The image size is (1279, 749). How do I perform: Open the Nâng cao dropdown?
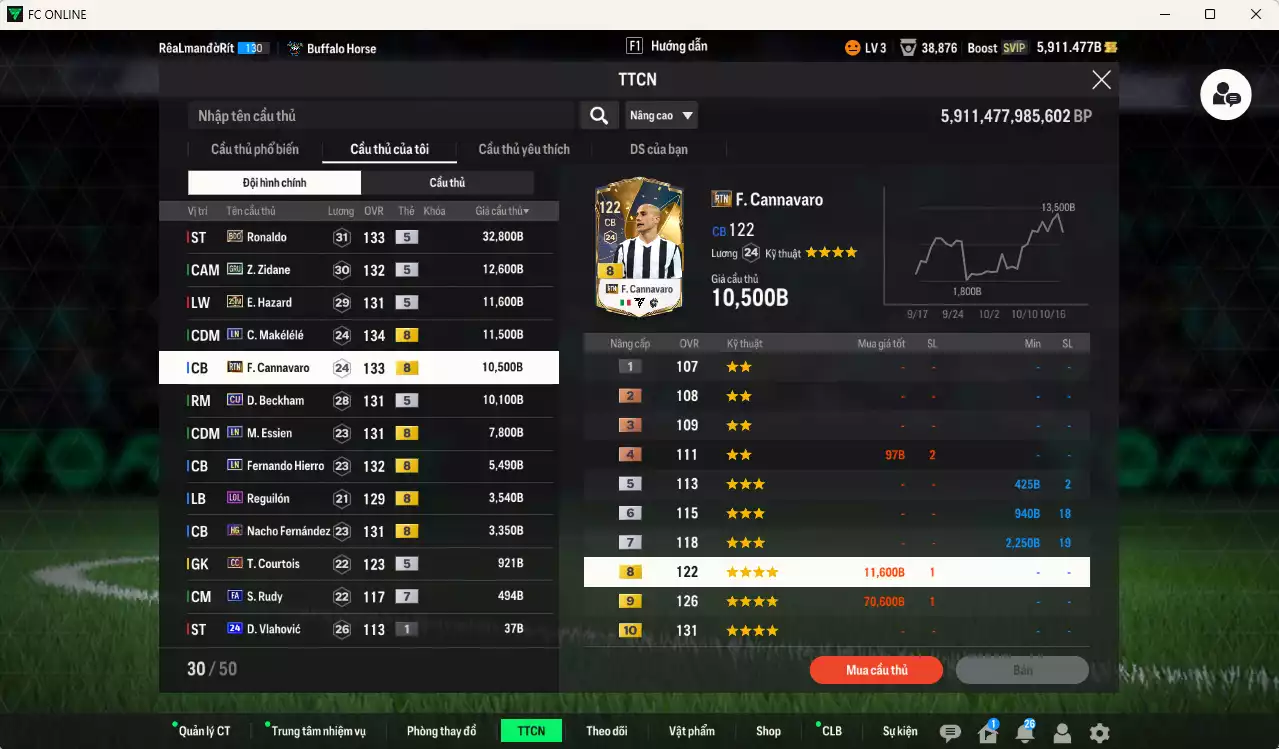661,116
